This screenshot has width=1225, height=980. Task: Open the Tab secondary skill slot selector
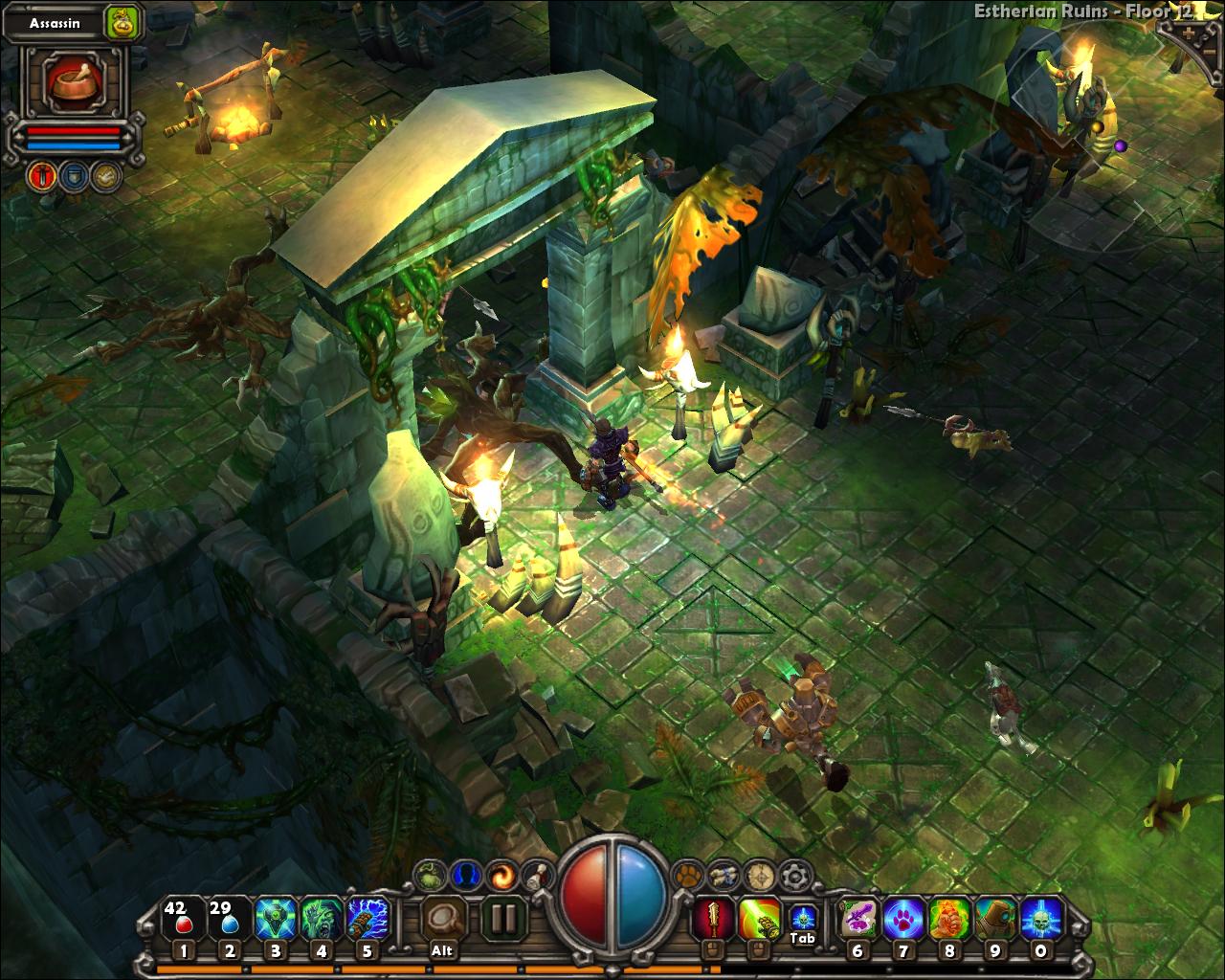click(804, 916)
